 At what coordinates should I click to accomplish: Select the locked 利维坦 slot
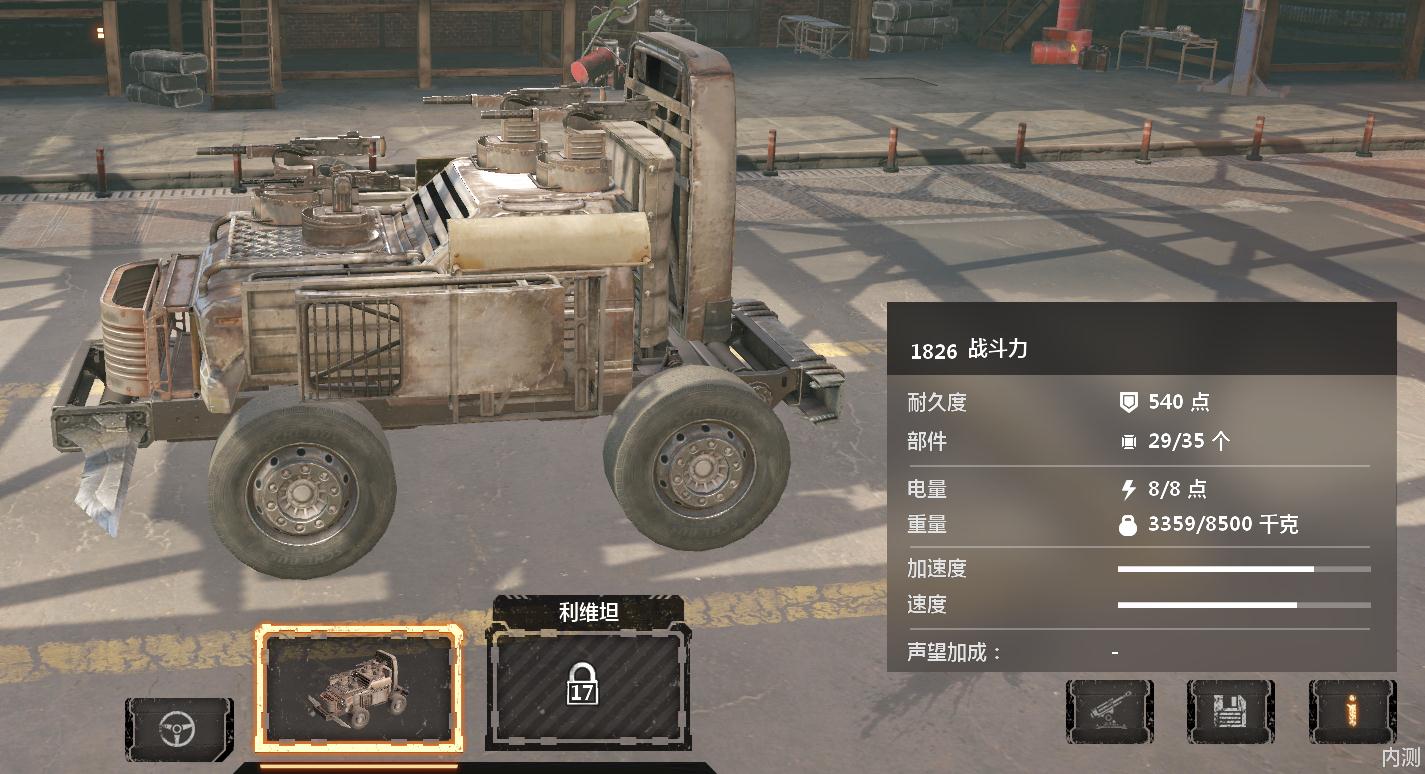tap(585, 690)
